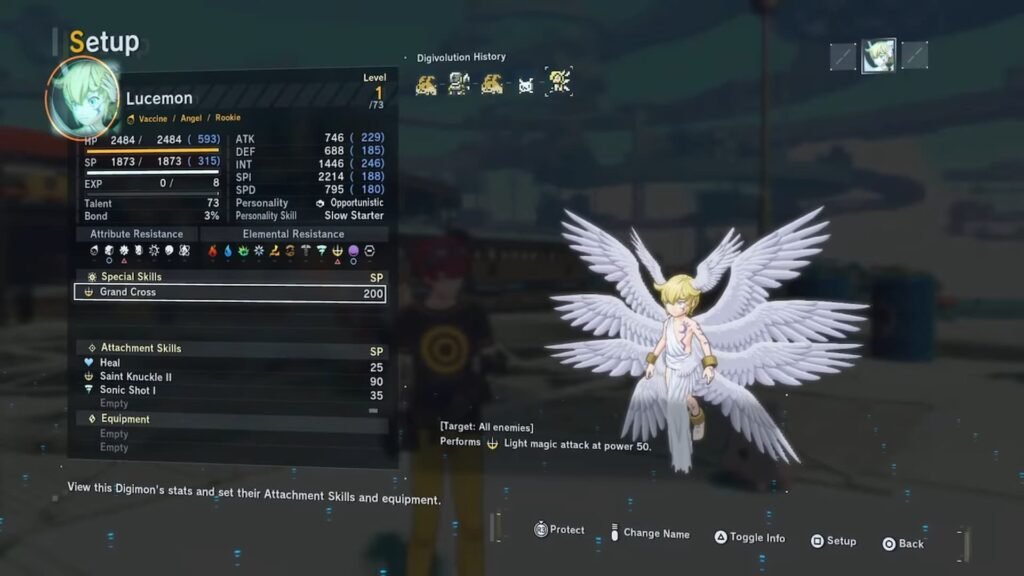Select the Saint Knuckle II skill row
This screenshot has height=576, width=1024.
(x=136, y=377)
